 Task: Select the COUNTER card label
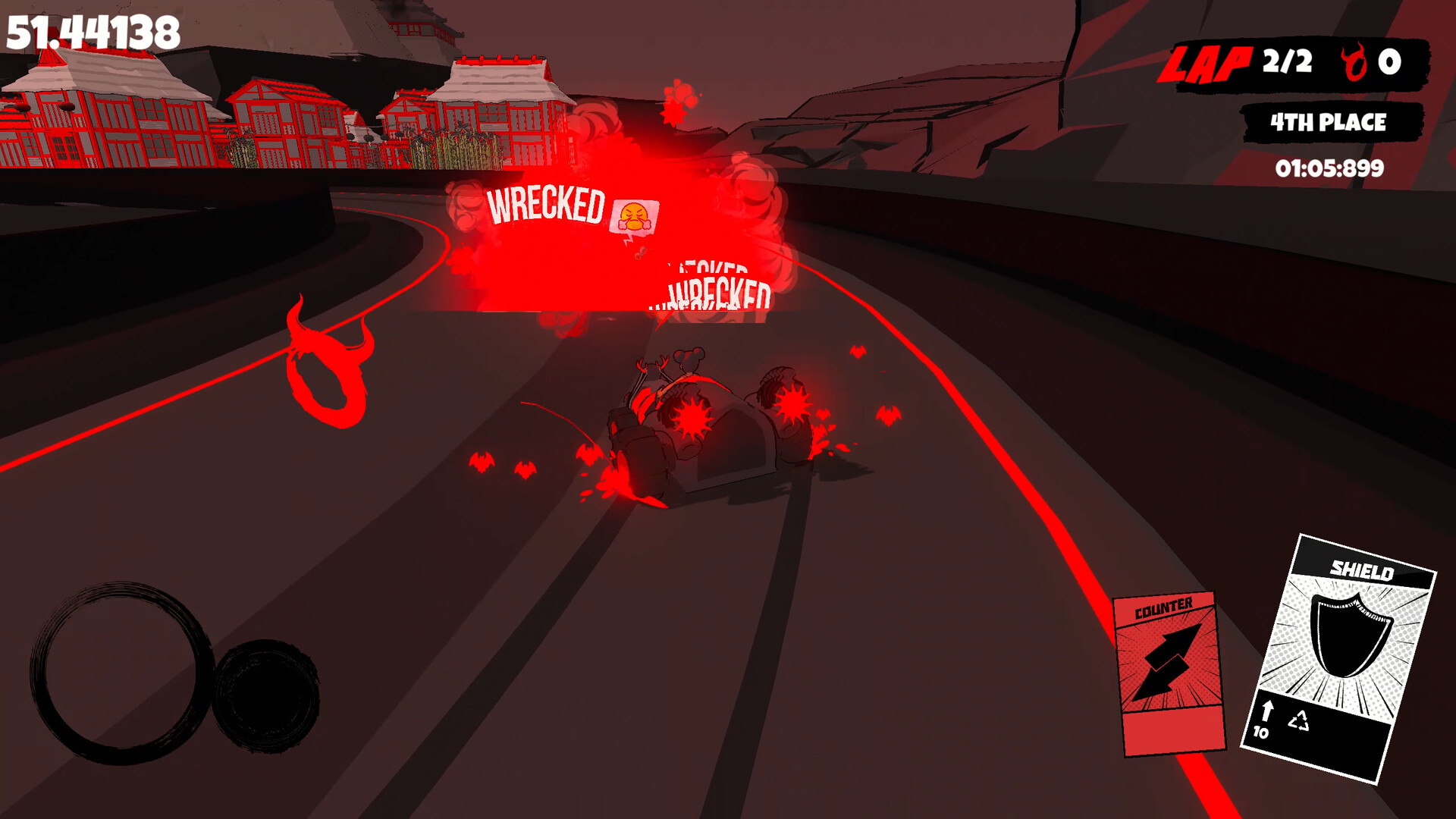(x=1165, y=607)
